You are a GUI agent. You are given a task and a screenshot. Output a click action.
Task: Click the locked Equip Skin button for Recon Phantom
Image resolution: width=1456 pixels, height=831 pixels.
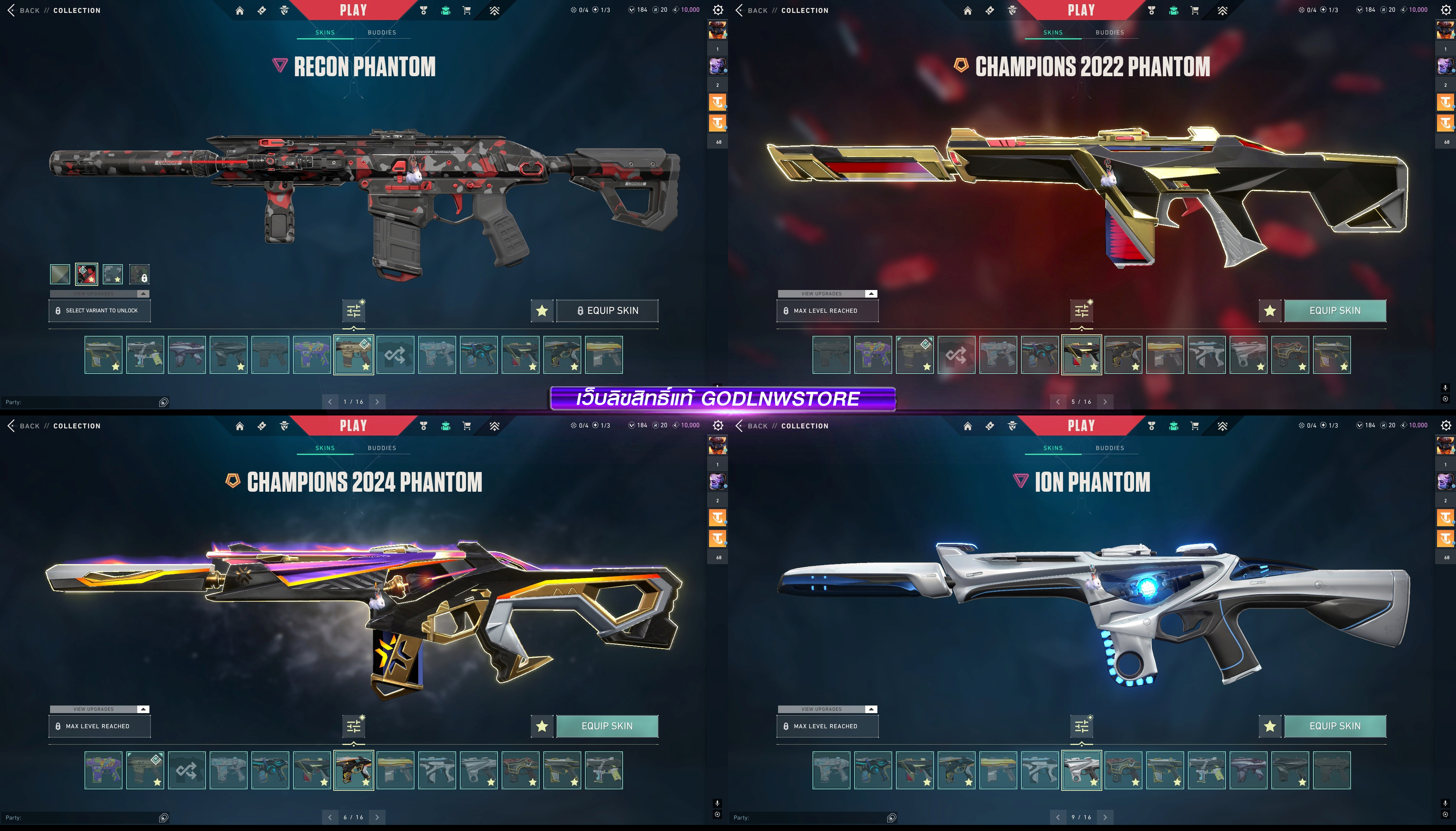click(x=607, y=310)
